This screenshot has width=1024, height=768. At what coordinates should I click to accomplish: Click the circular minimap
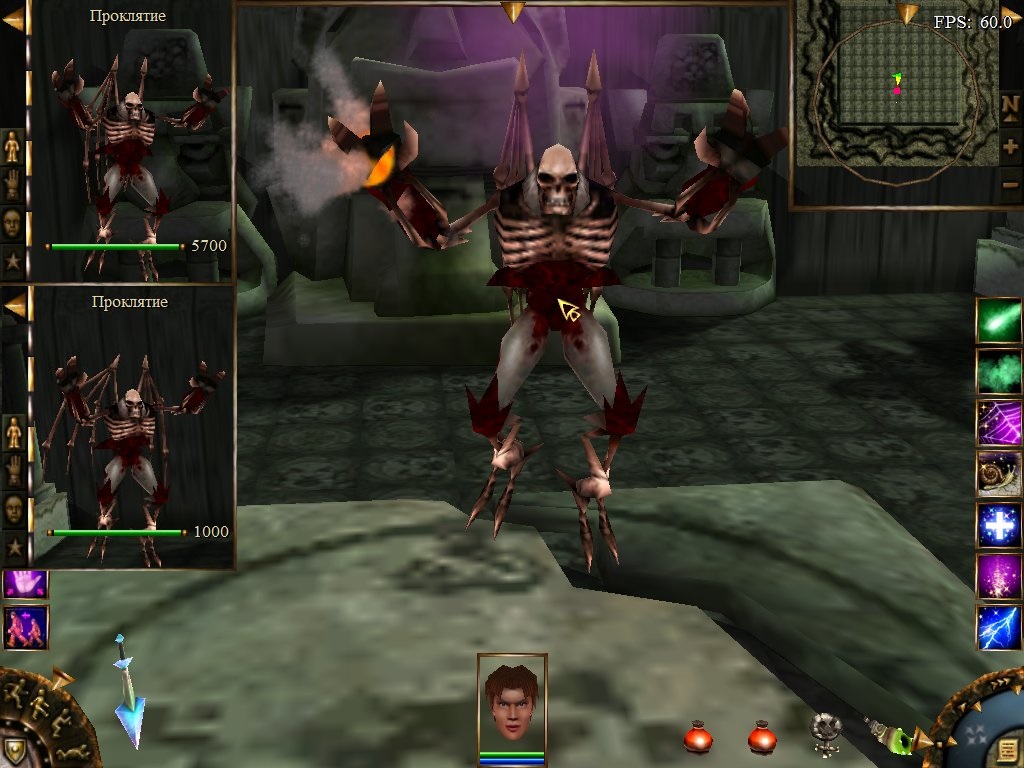tap(893, 102)
